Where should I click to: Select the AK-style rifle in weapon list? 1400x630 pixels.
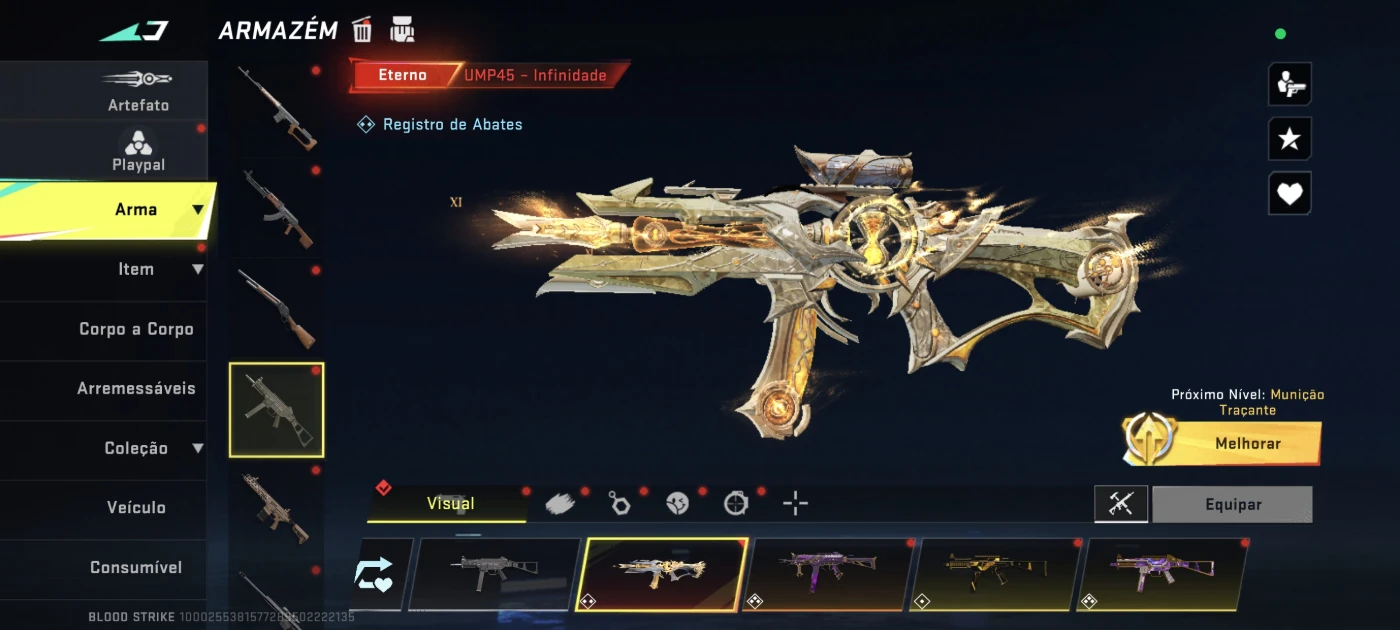point(276,208)
